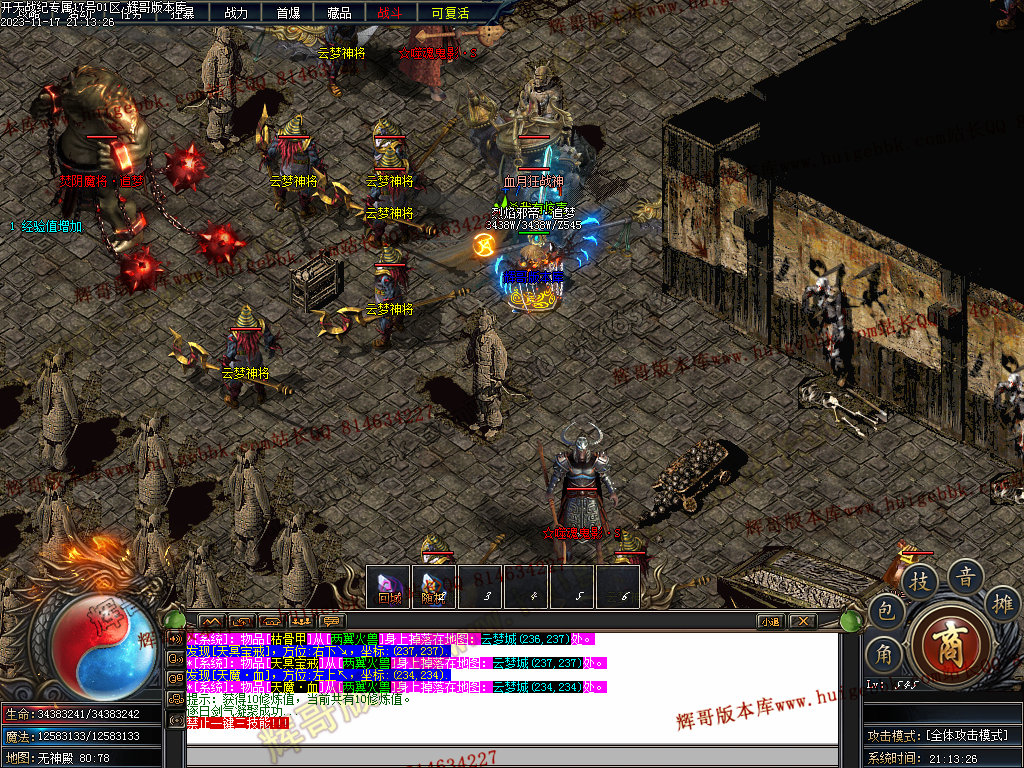Click the yellow 可复活 button
1024x768 pixels.
[x=450, y=13]
